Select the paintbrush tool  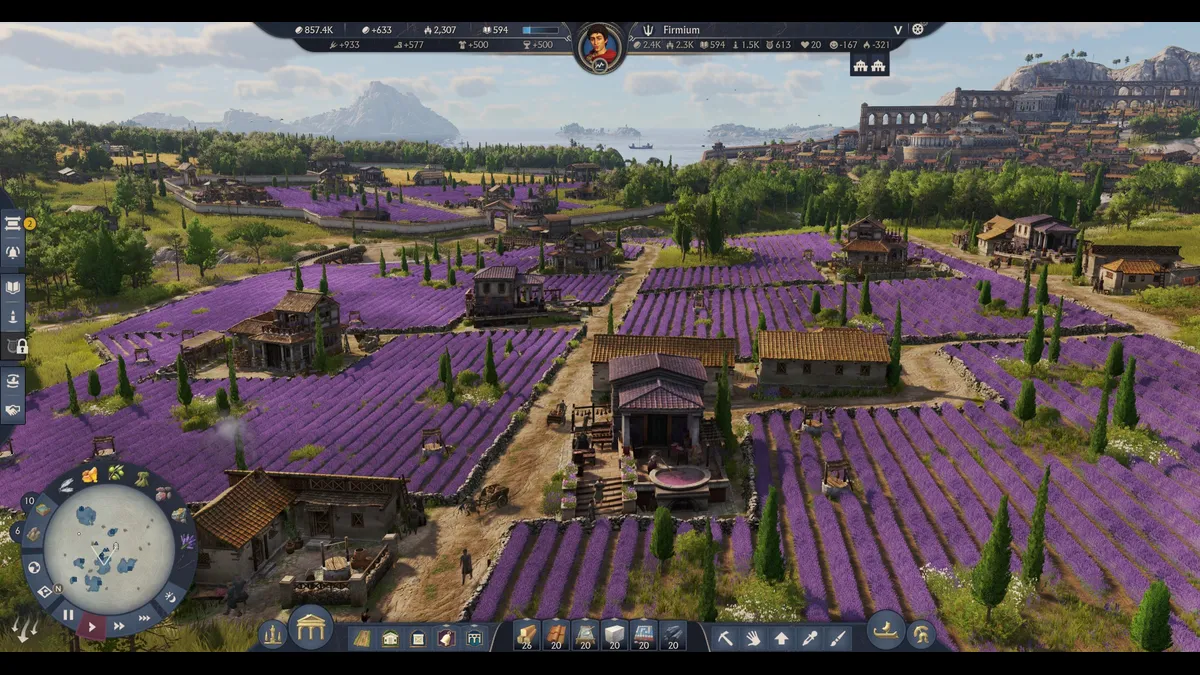click(x=837, y=637)
